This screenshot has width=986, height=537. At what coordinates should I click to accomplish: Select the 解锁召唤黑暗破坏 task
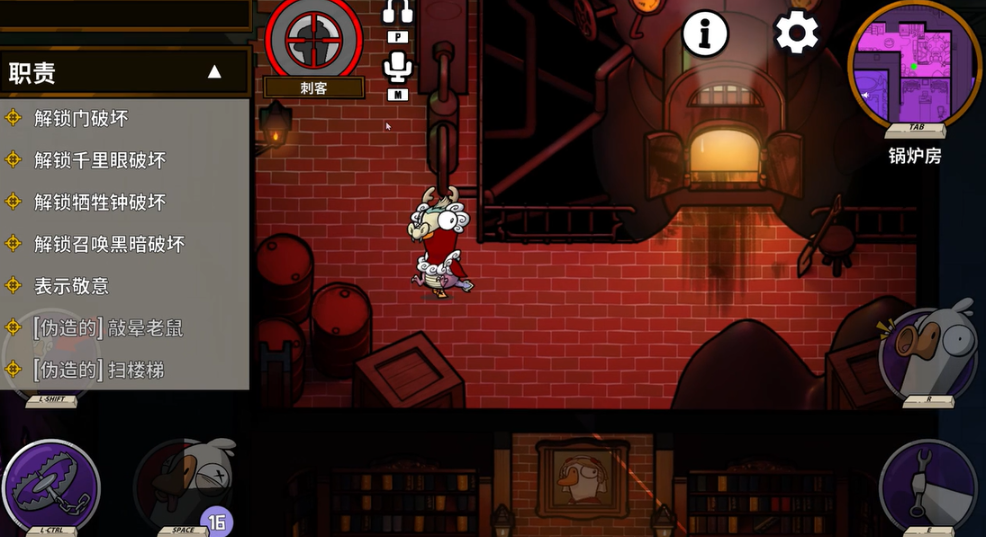[109, 244]
